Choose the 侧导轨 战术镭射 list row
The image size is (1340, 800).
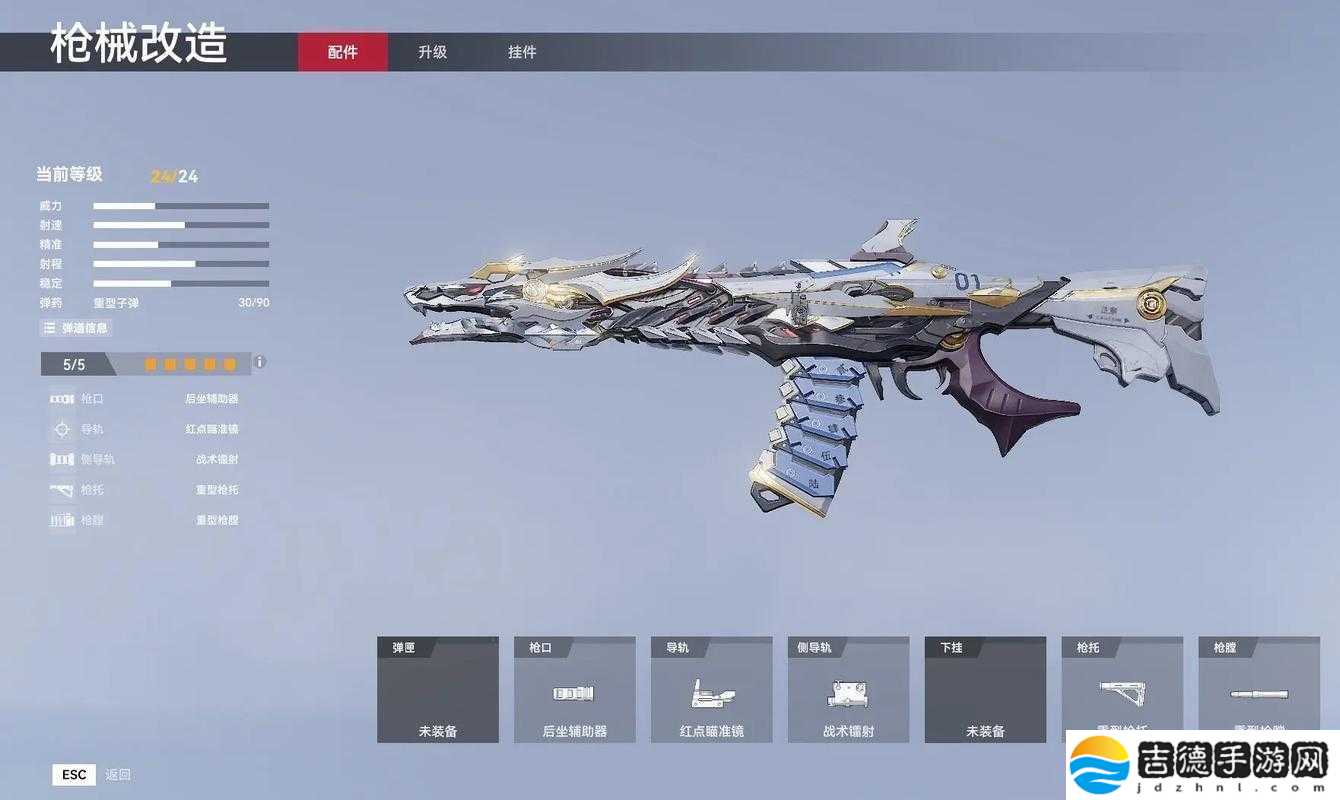(x=144, y=459)
